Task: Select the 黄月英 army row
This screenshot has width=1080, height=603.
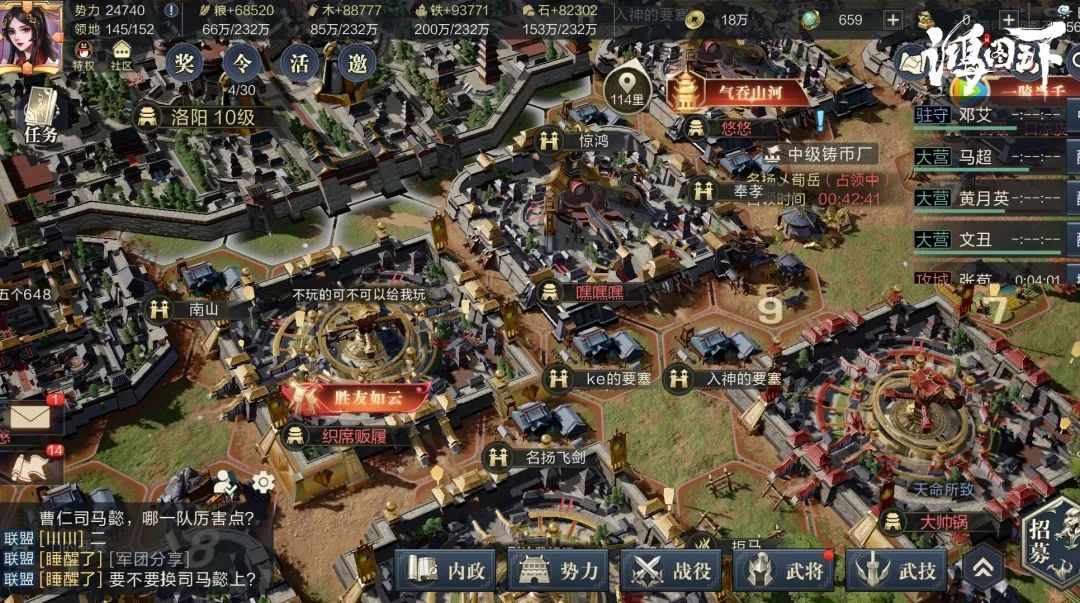Action: [990, 199]
